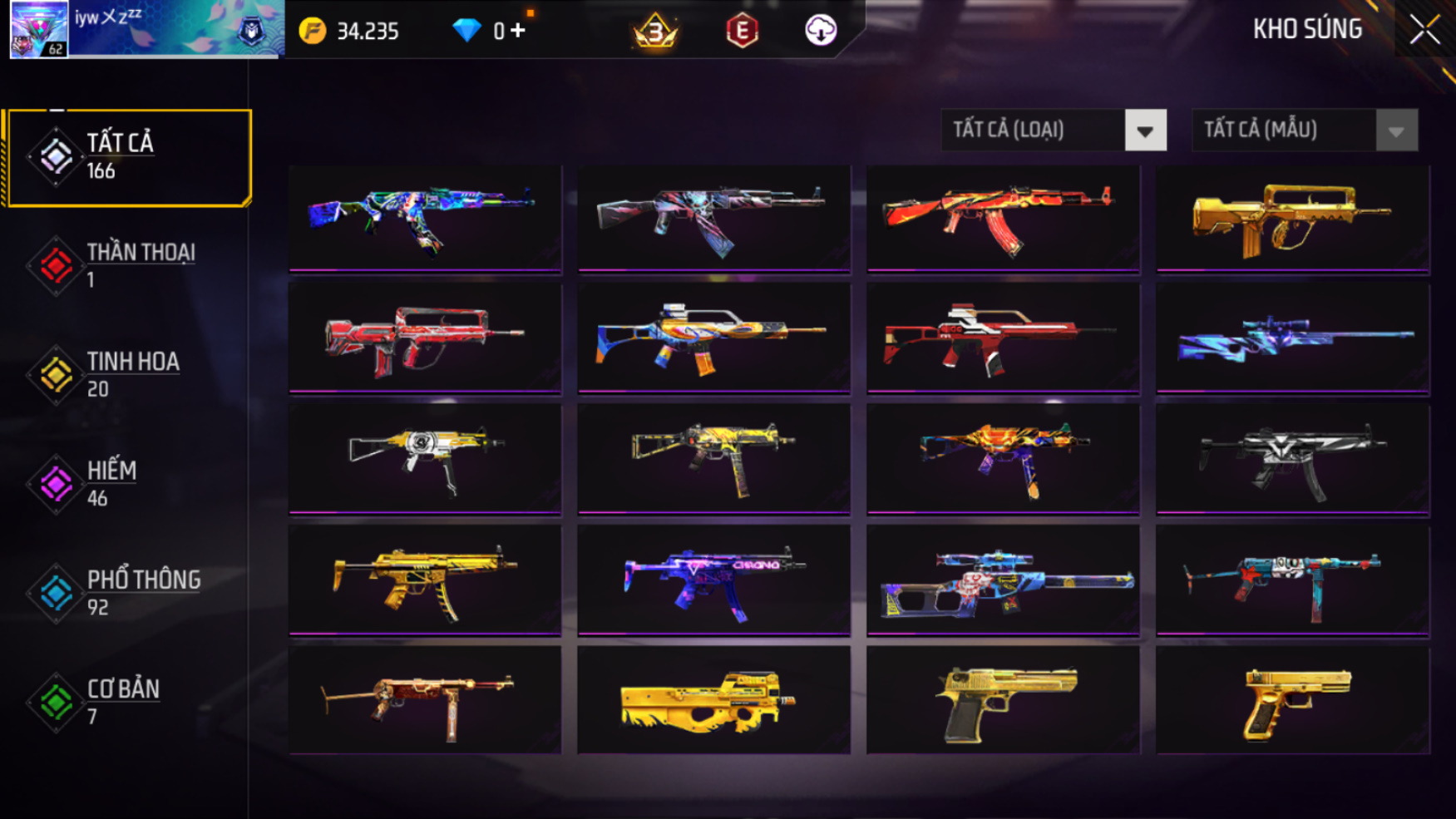Pick the red-orange AK rifle skin
1456x819 pixels.
(x=1003, y=219)
